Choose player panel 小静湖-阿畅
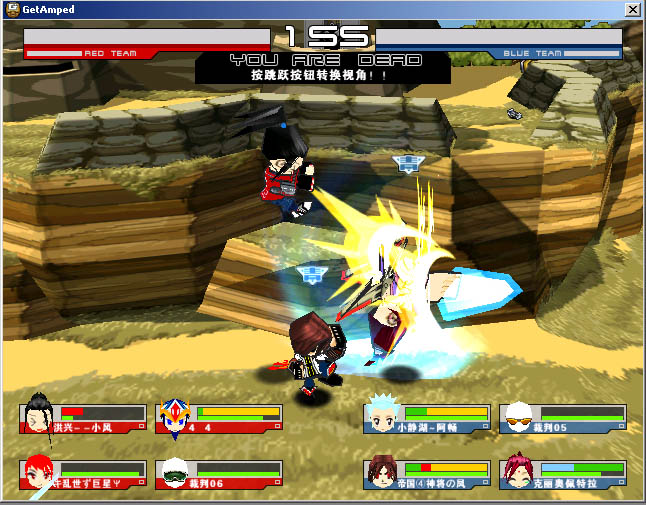Viewport: 646px width, 505px height. click(428, 419)
